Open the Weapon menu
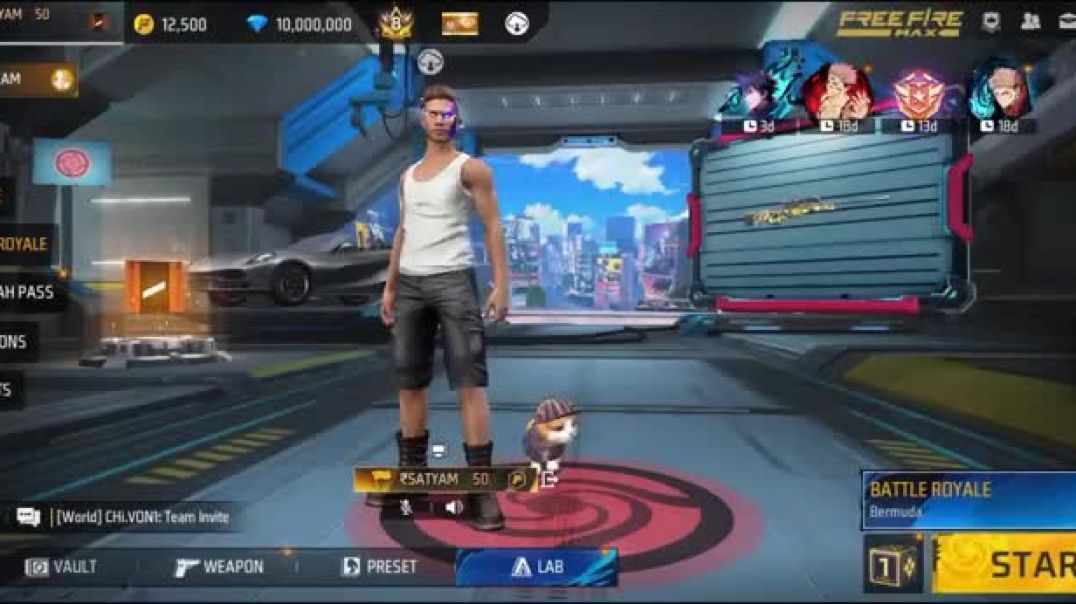The height and width of the screenshot is (604, 1076). 220,567
